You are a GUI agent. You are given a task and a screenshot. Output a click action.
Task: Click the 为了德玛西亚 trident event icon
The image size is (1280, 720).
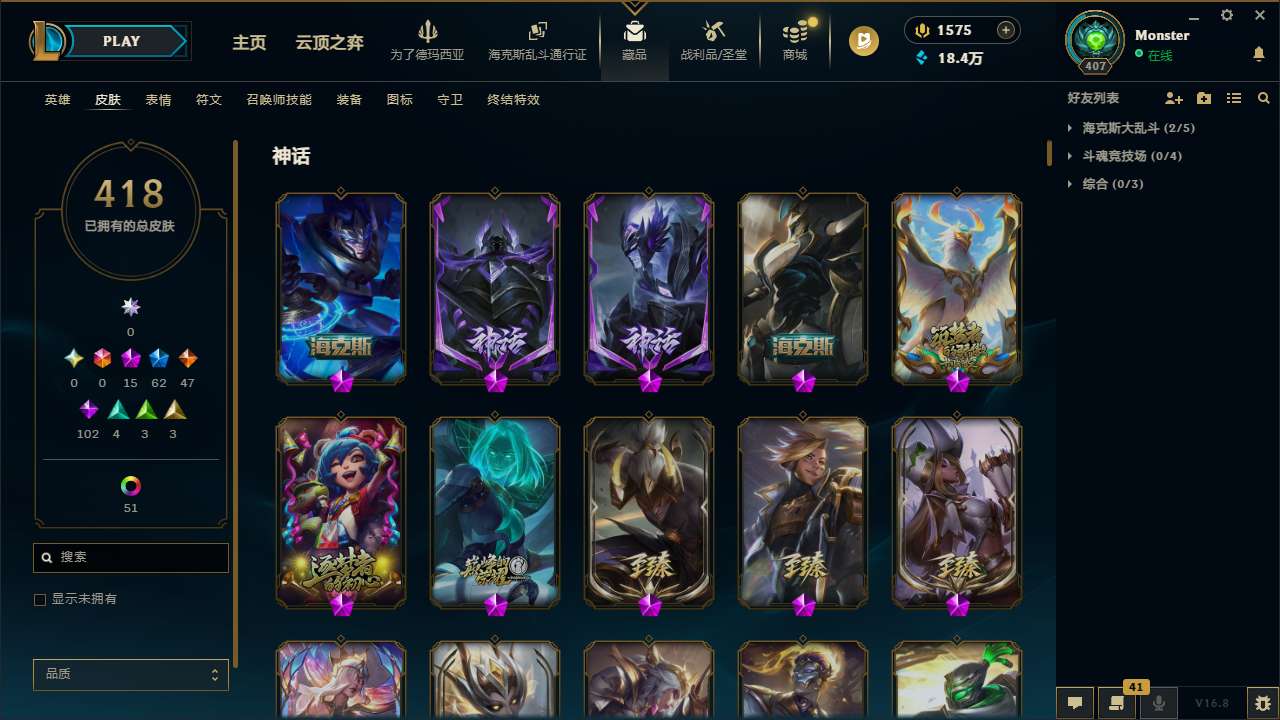(428, 40)
